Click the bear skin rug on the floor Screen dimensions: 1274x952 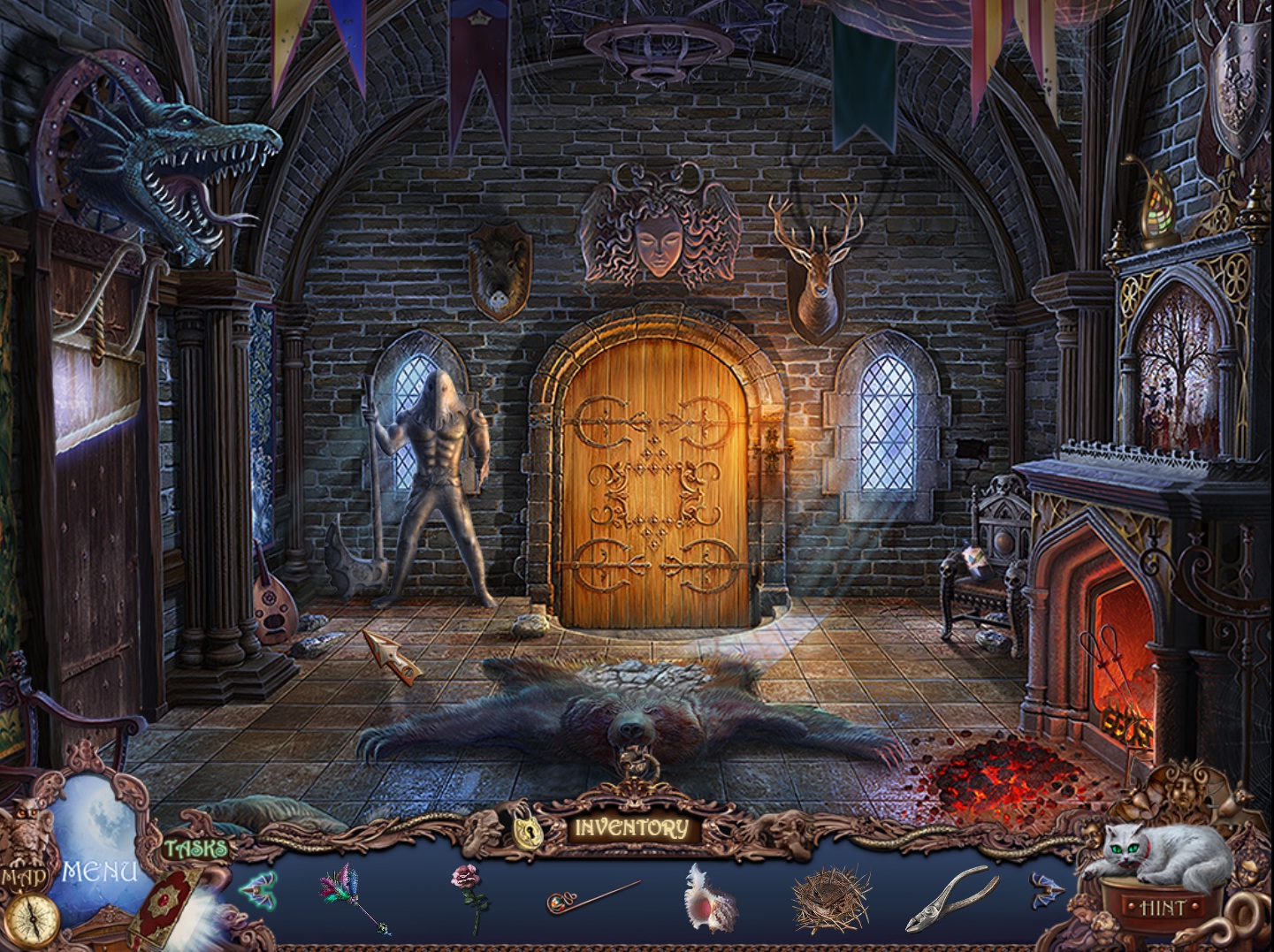click(632, 725)
